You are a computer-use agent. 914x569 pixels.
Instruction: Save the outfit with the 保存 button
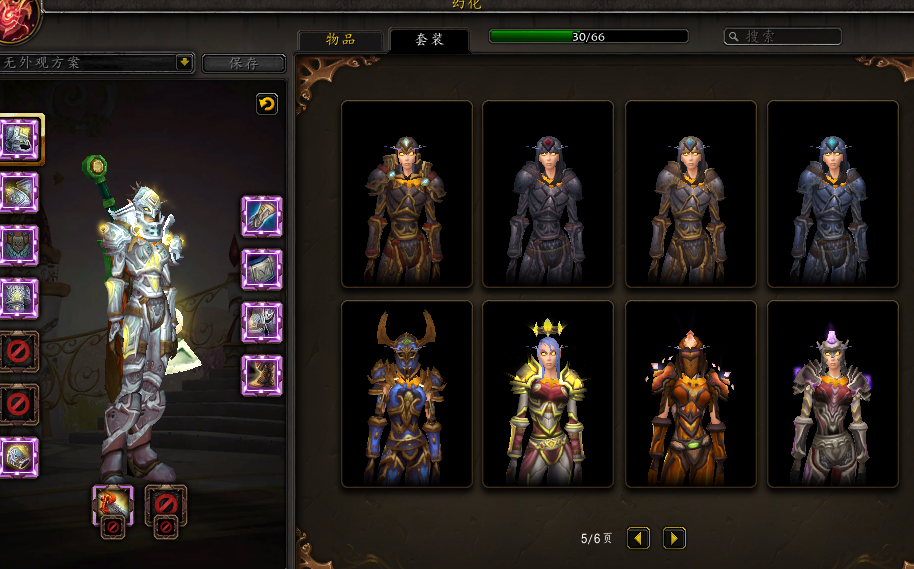pos(243,63)
